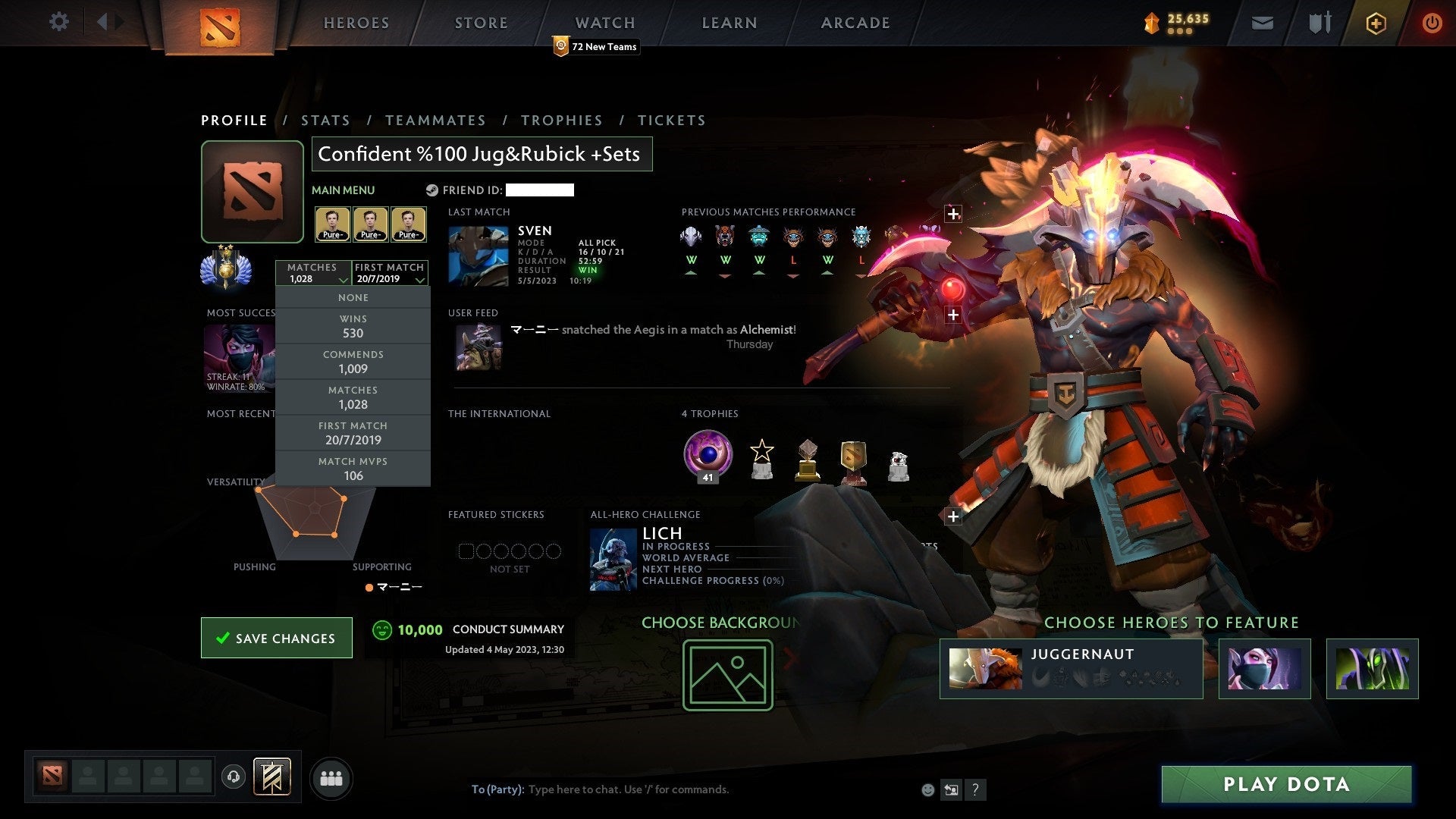Enable the NONE showcase stat option

point(353,297)
